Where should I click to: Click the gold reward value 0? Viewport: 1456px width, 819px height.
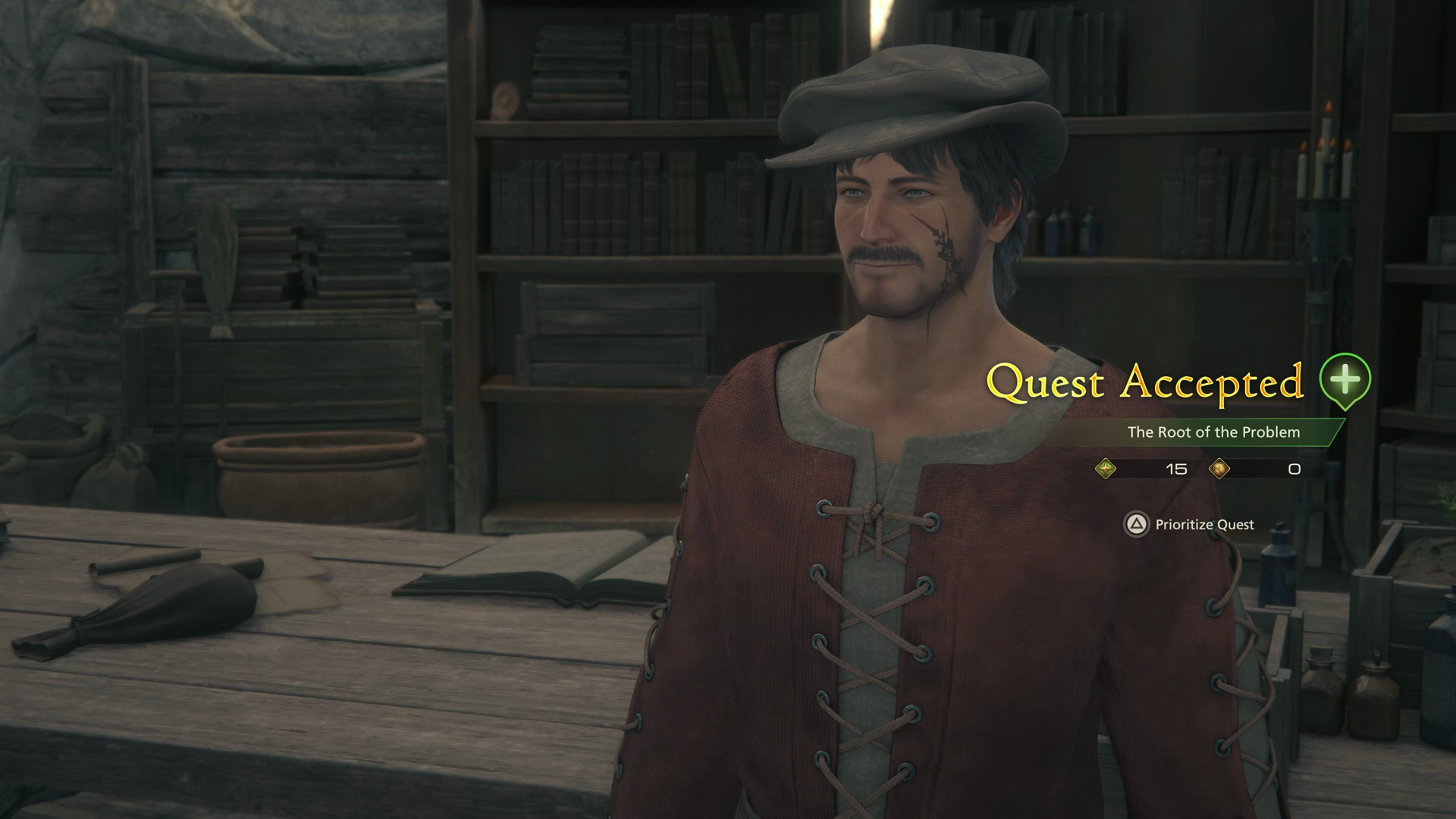[1293, 469]
